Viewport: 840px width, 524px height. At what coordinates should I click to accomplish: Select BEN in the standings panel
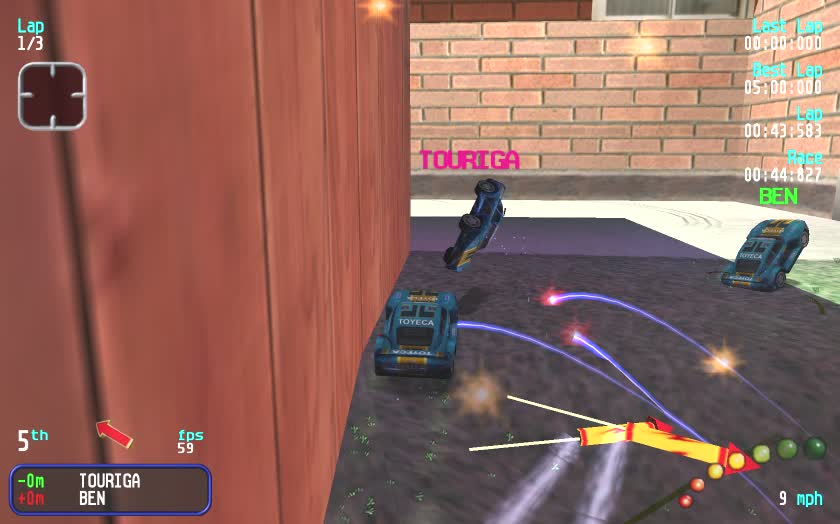pos(93,498)
